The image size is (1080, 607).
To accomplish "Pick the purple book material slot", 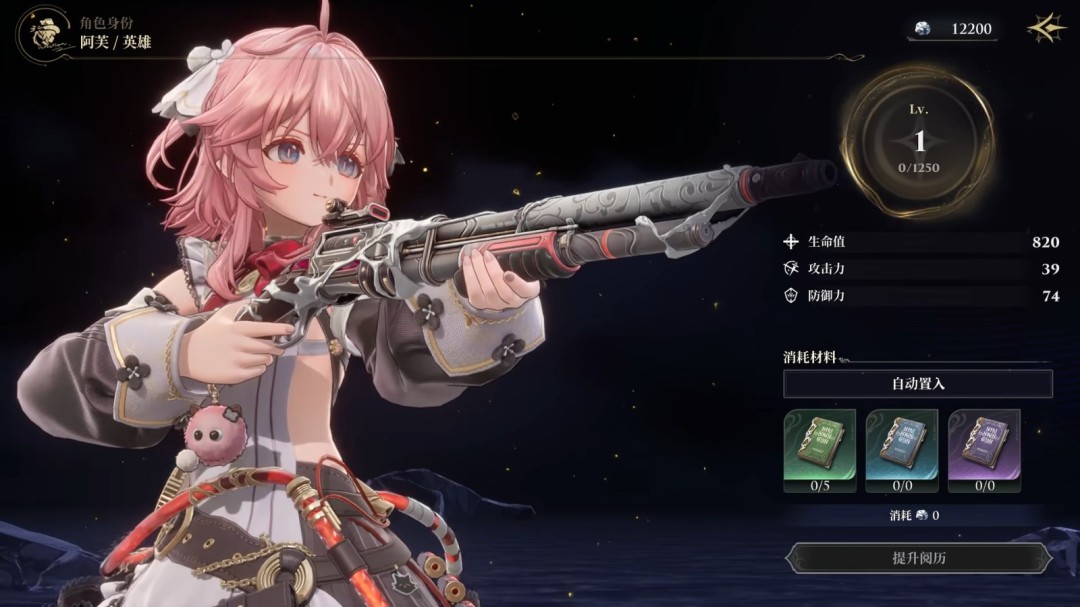I will click(x=983, y=444).
